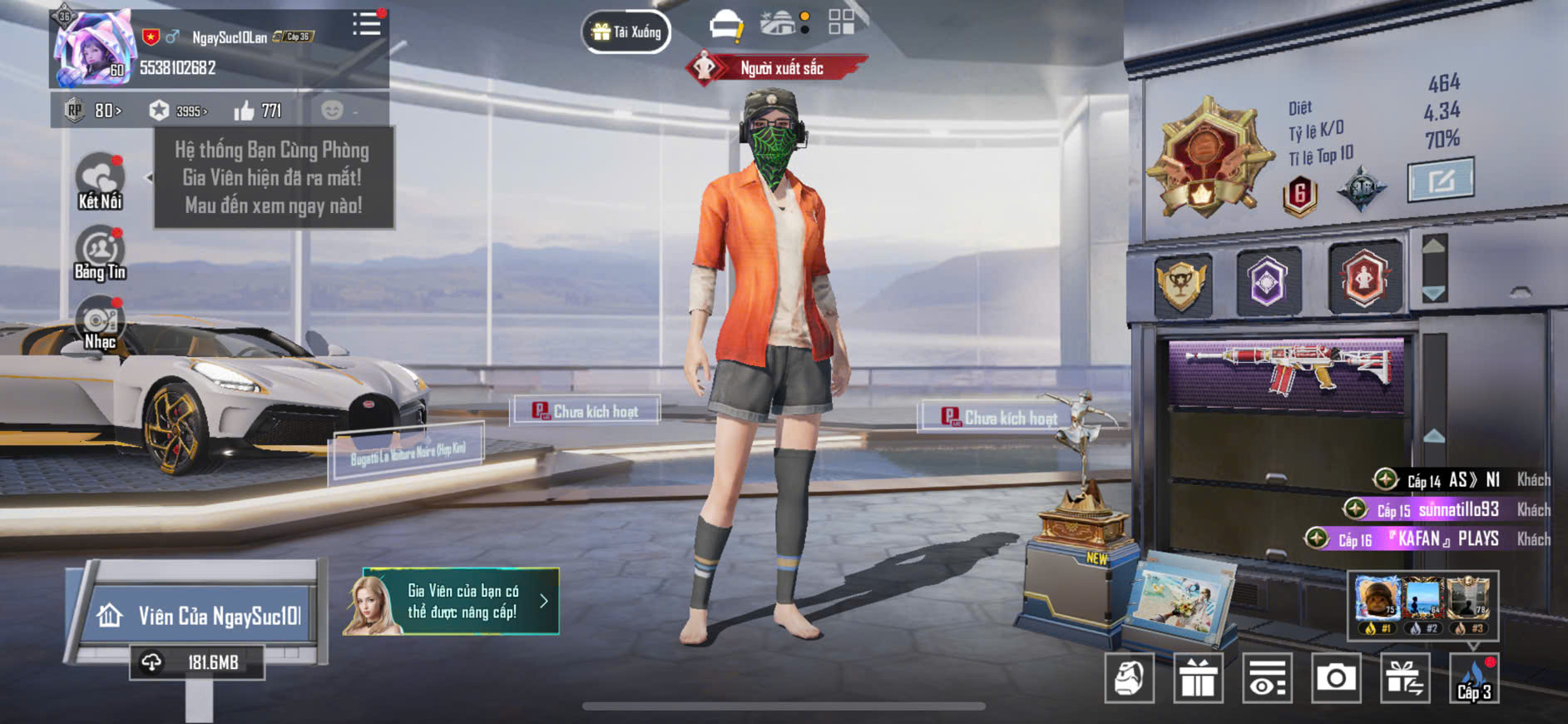The image size is (1568, 724).
Task: Open the camera screenshot button
Action: coord(1336,678)
